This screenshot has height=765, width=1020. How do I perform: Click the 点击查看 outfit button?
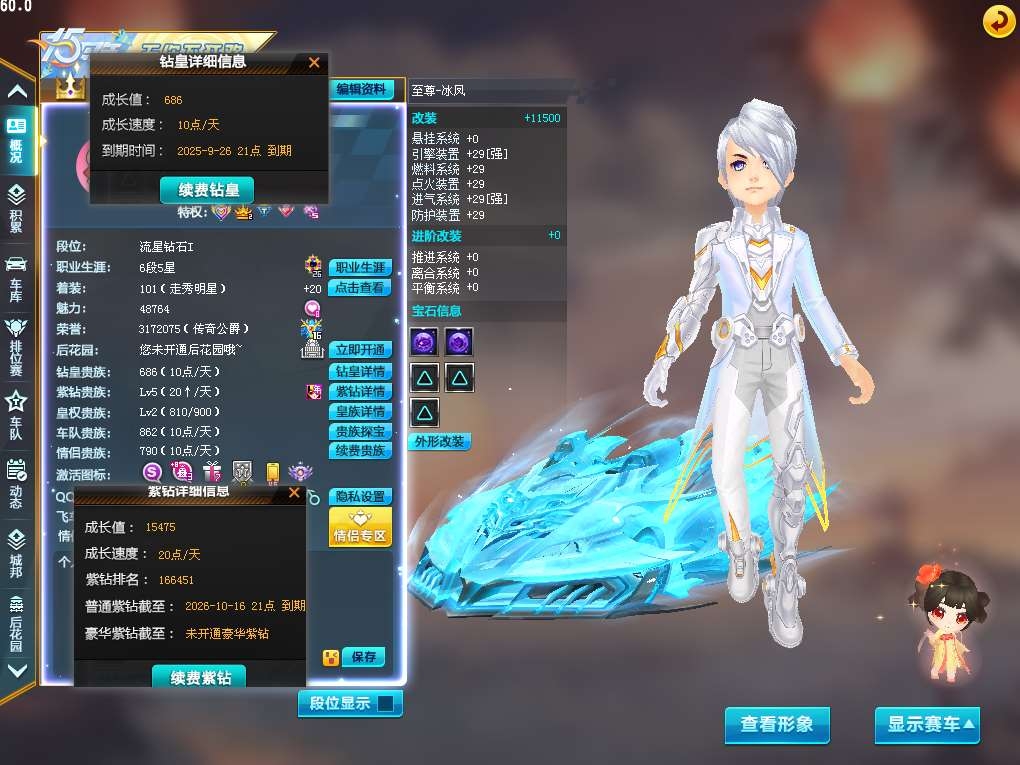(x=360, y=288)
